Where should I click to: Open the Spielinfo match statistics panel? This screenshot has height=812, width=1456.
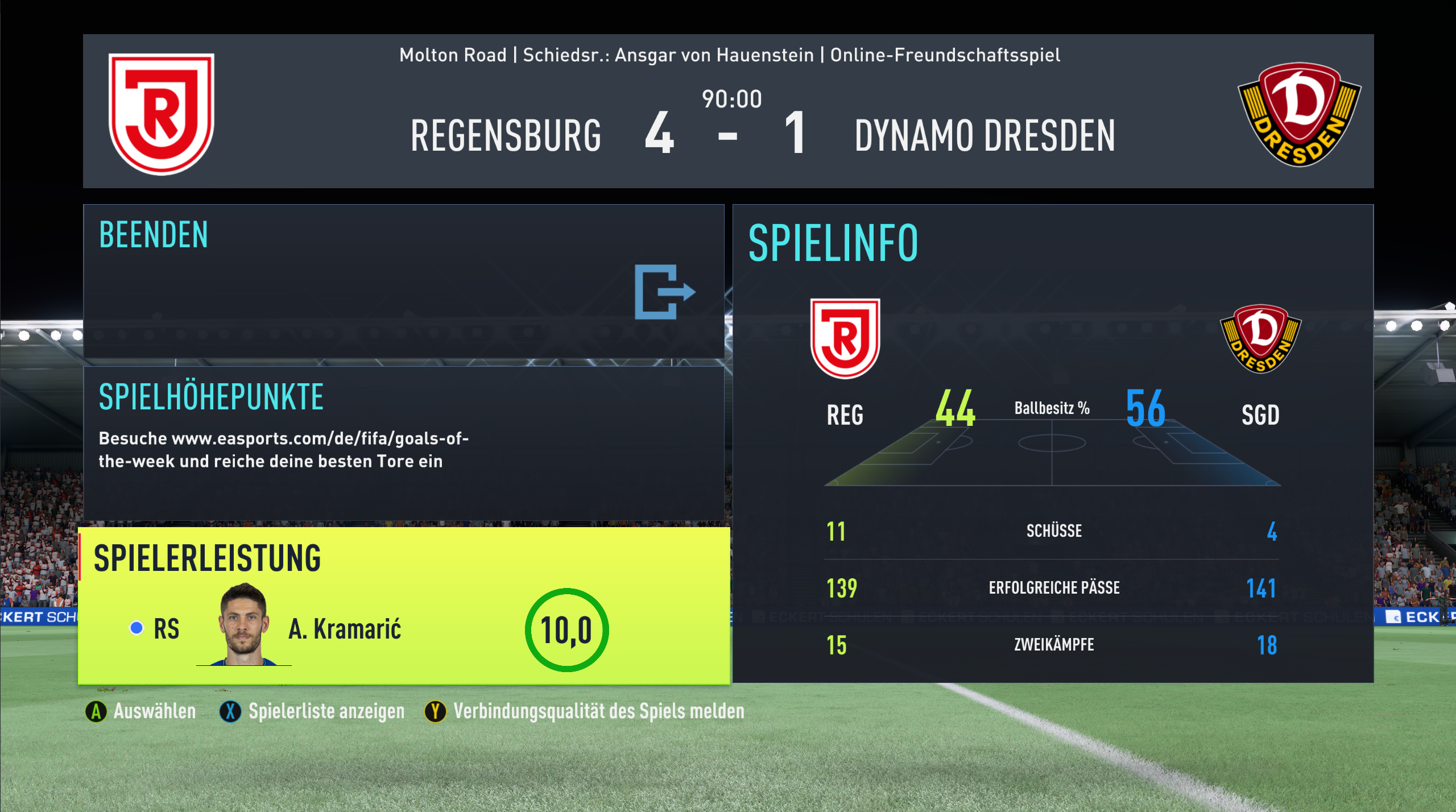click(1052, 443)
